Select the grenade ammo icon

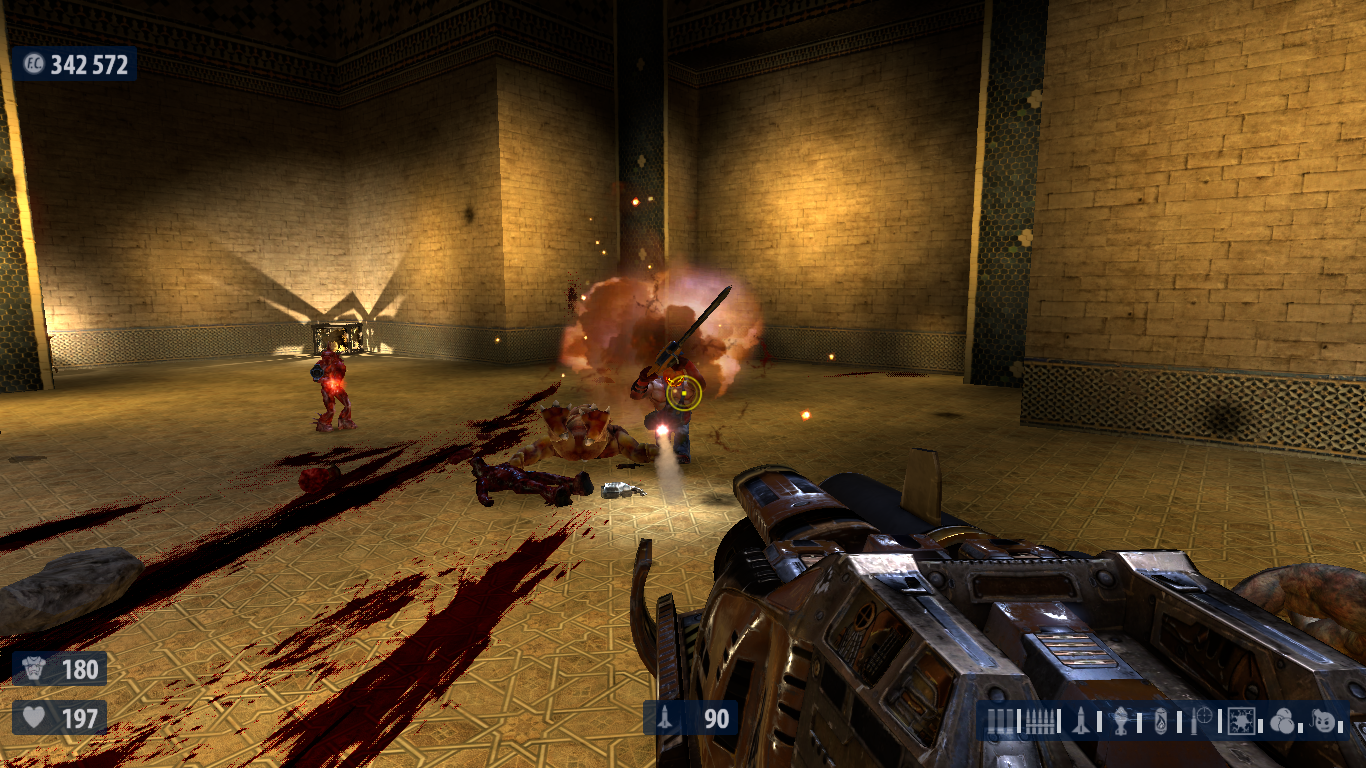click(x=1122, y=720)
